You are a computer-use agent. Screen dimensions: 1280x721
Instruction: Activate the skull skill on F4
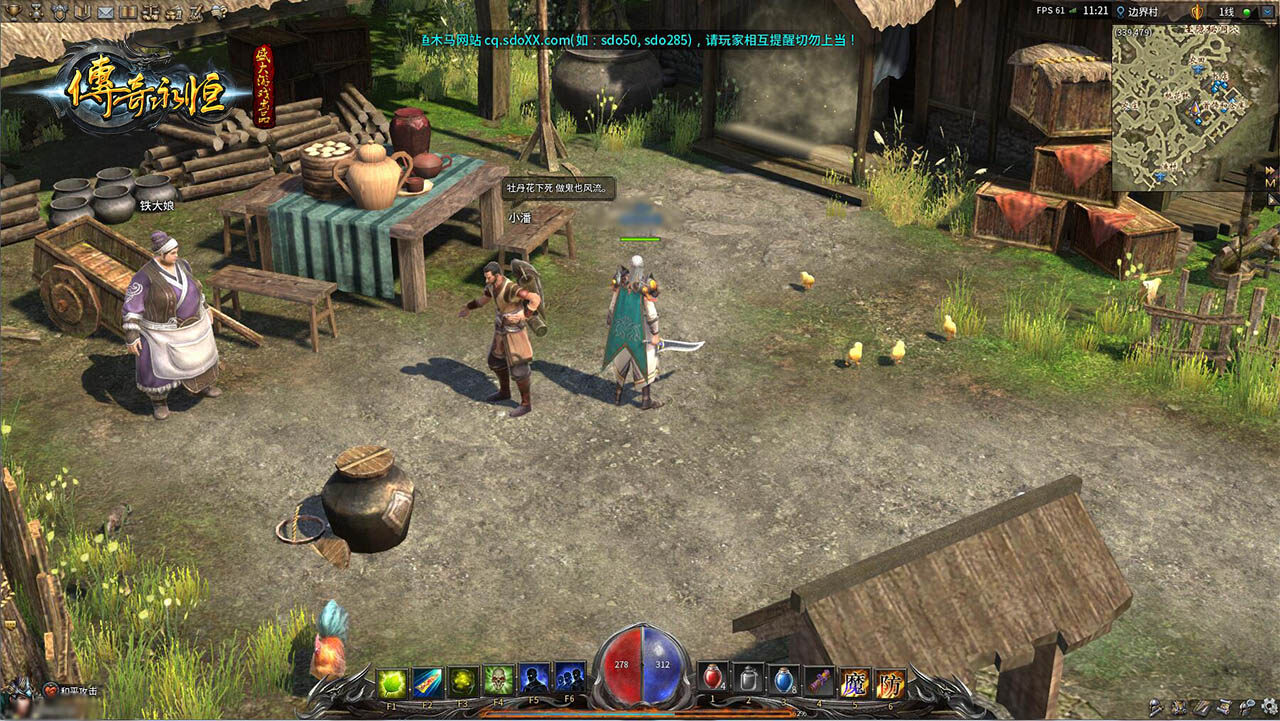pyautogui.click(x=498, y=683)
